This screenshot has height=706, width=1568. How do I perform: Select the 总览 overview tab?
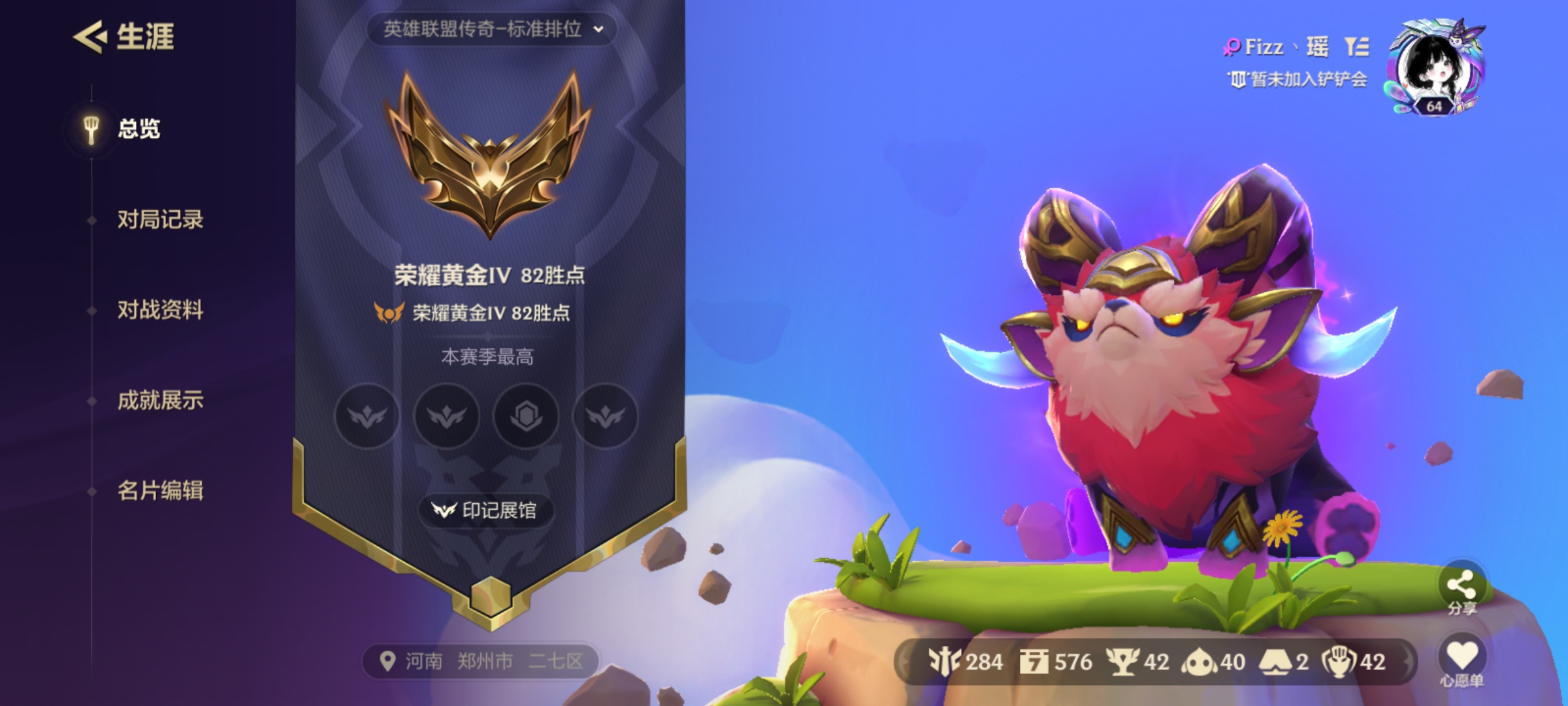click(x=138, y=129)
